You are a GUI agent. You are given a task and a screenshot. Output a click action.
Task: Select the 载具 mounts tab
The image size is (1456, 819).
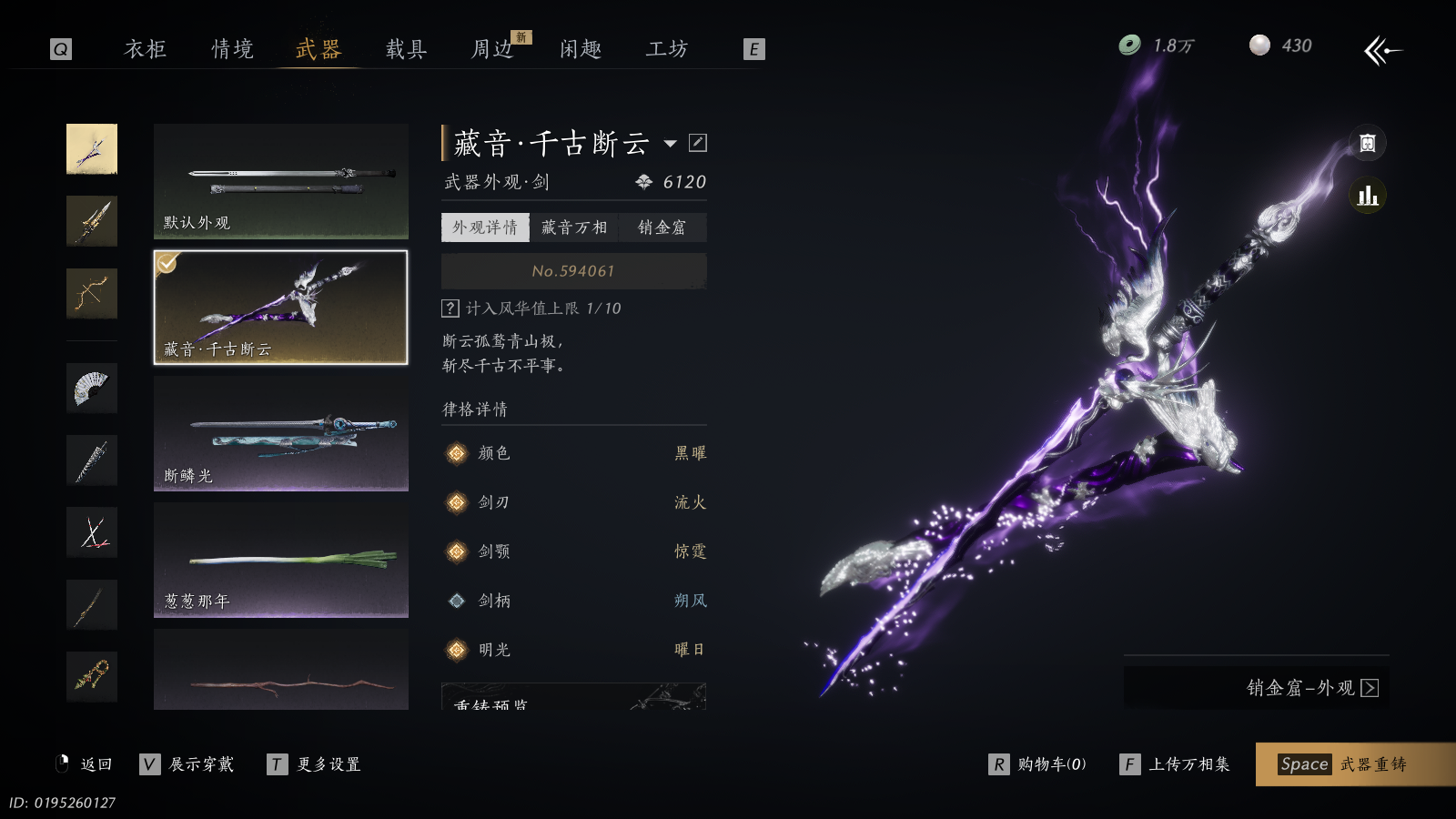pos(406,49)
